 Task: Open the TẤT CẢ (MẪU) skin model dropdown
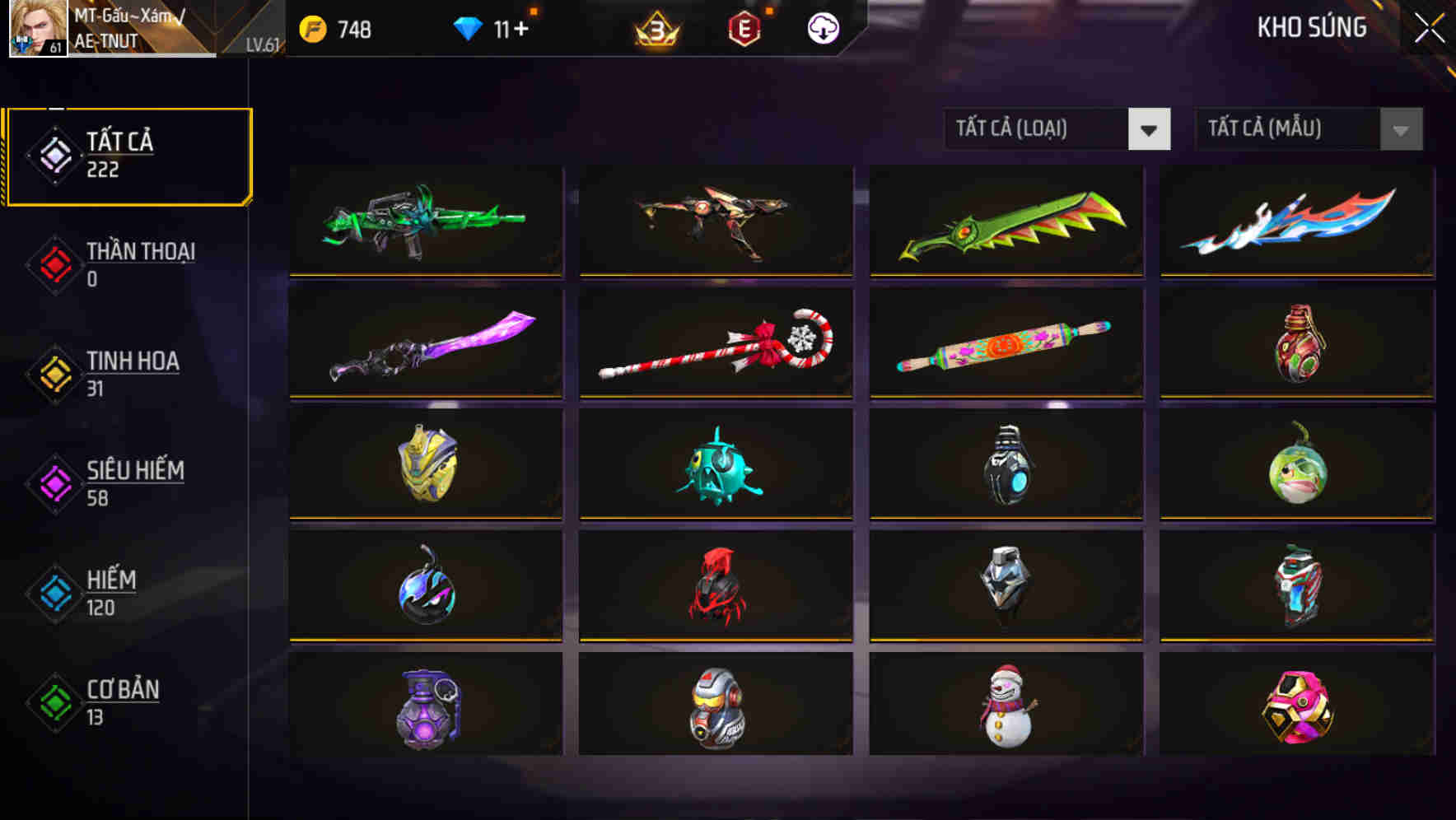(x=1309, y=129)
